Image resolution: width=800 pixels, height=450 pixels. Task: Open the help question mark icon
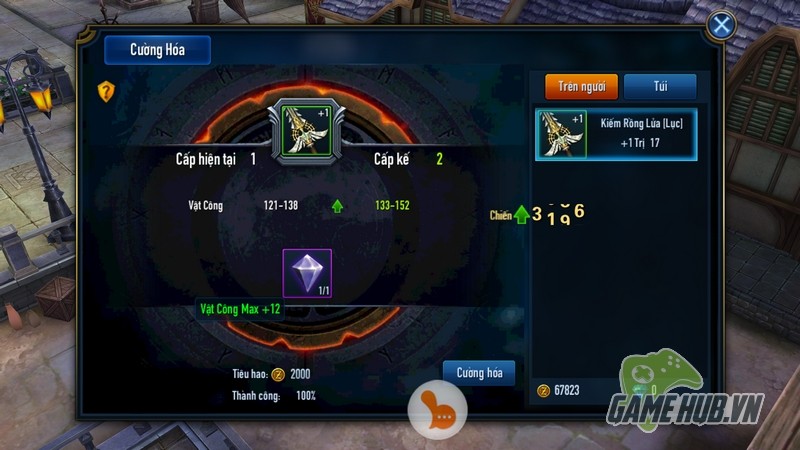pos(107,91)
